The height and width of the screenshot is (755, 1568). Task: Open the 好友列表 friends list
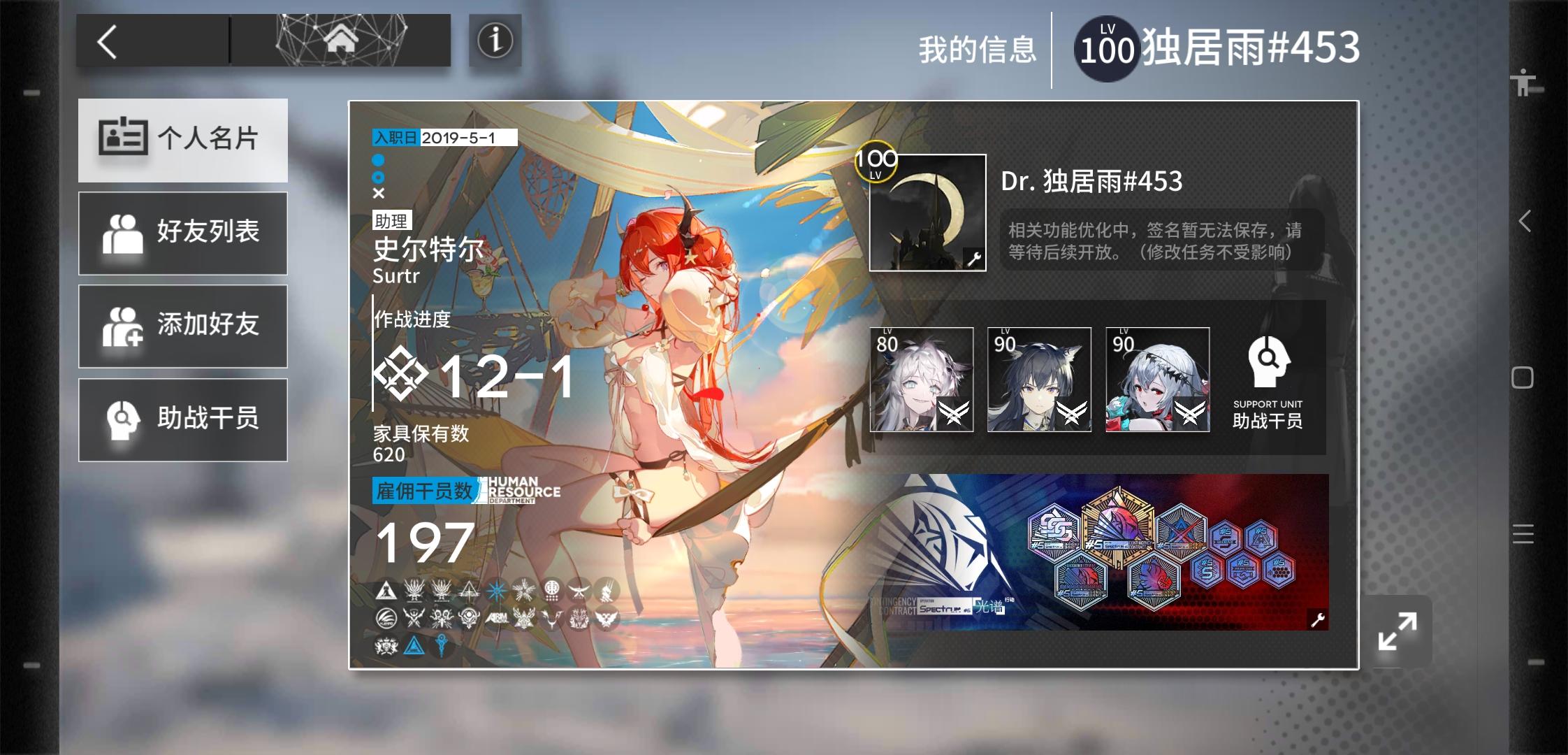(x=183, y=232)
